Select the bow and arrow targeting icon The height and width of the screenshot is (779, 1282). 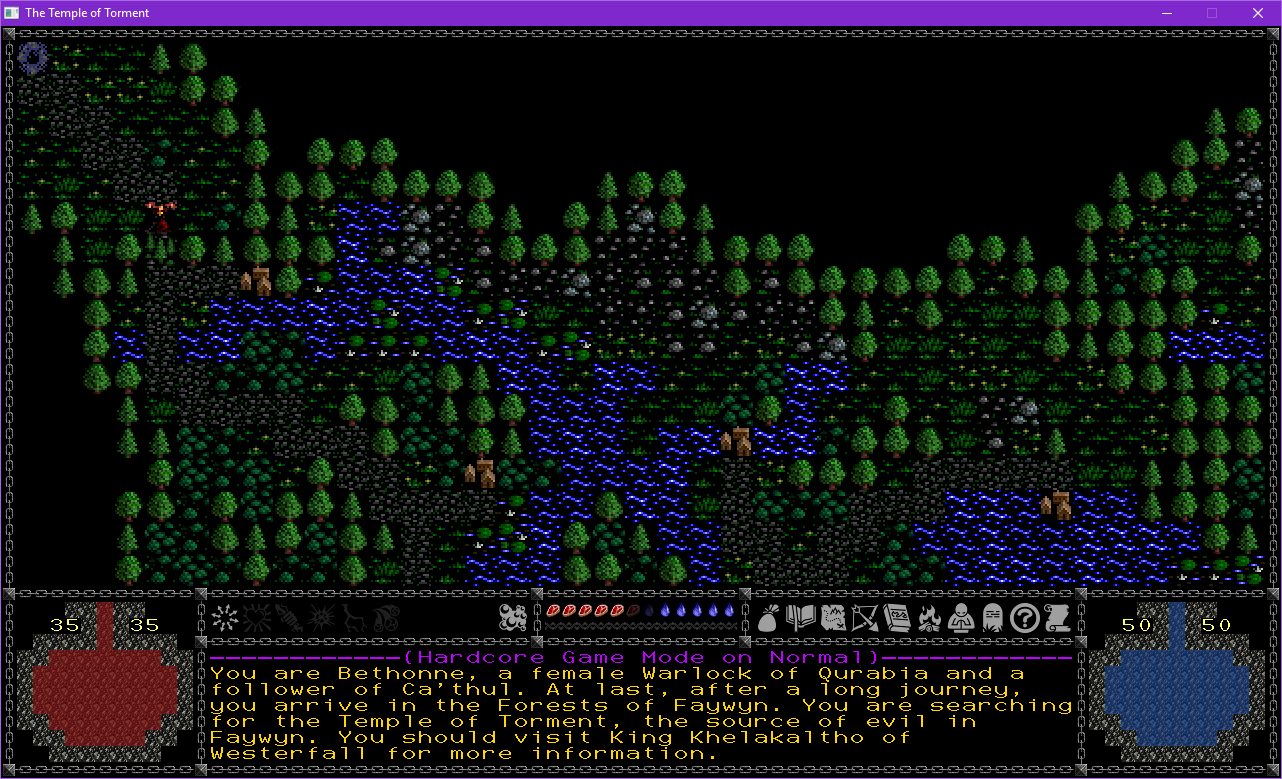click(864, 620)
